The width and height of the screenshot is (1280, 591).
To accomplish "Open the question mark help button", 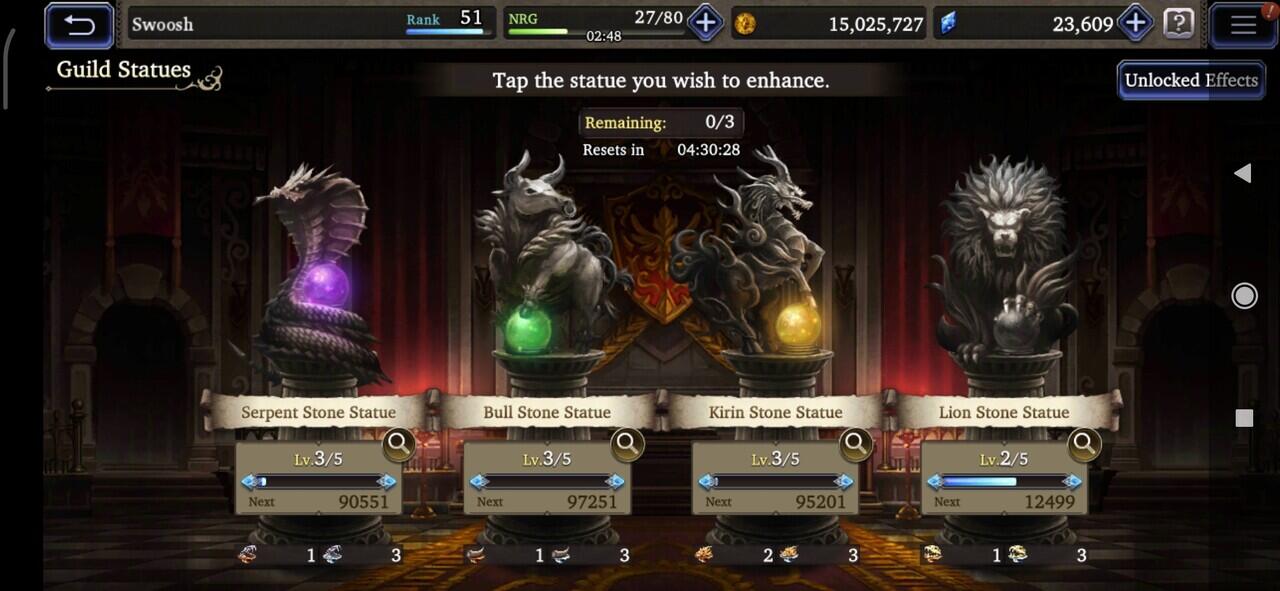I will pos(1179,23).
